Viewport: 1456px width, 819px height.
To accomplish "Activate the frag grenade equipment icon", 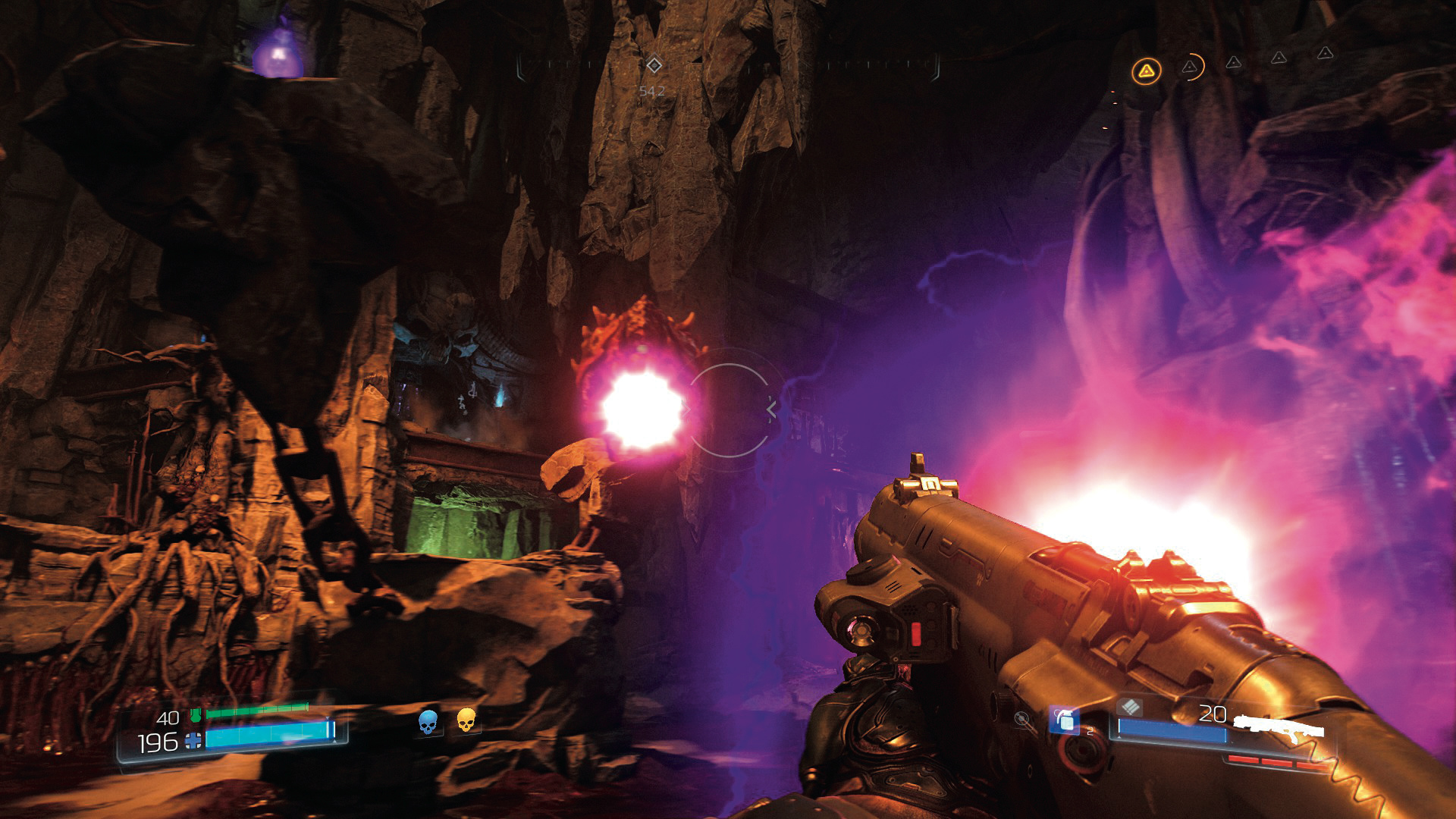I will click(x=1065, y=720).
